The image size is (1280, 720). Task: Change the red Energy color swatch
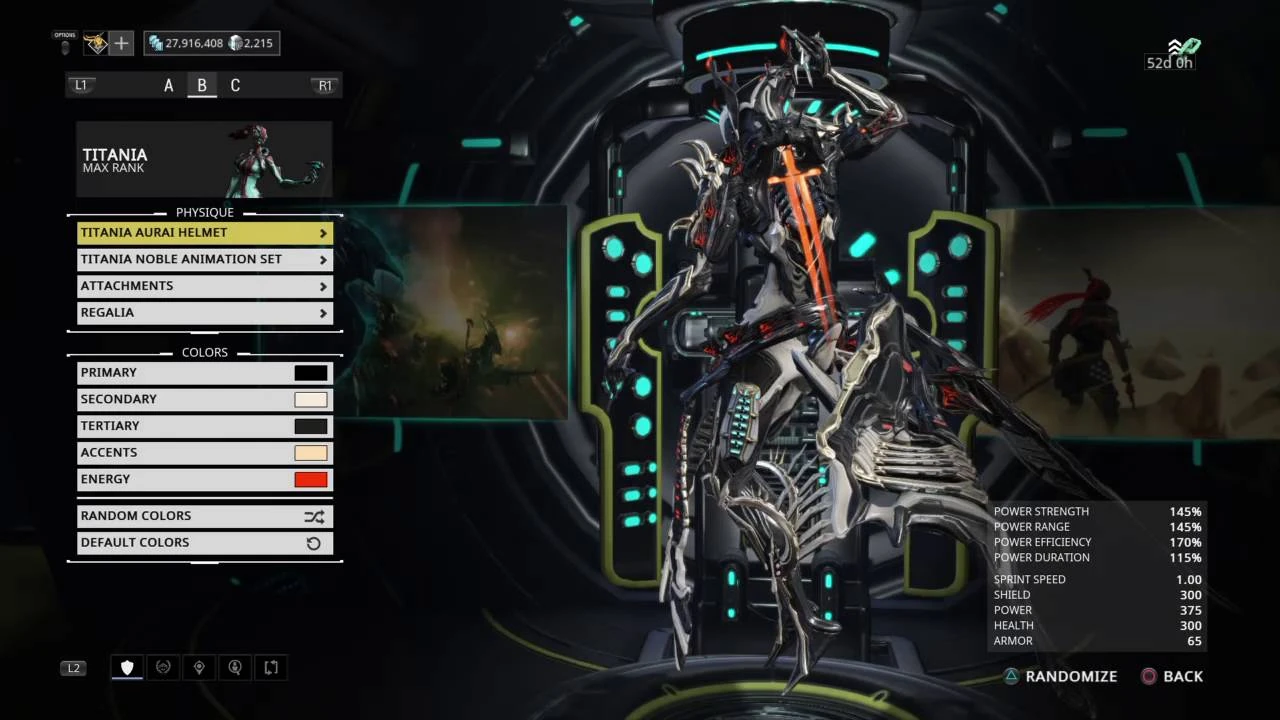coord(310,479)
